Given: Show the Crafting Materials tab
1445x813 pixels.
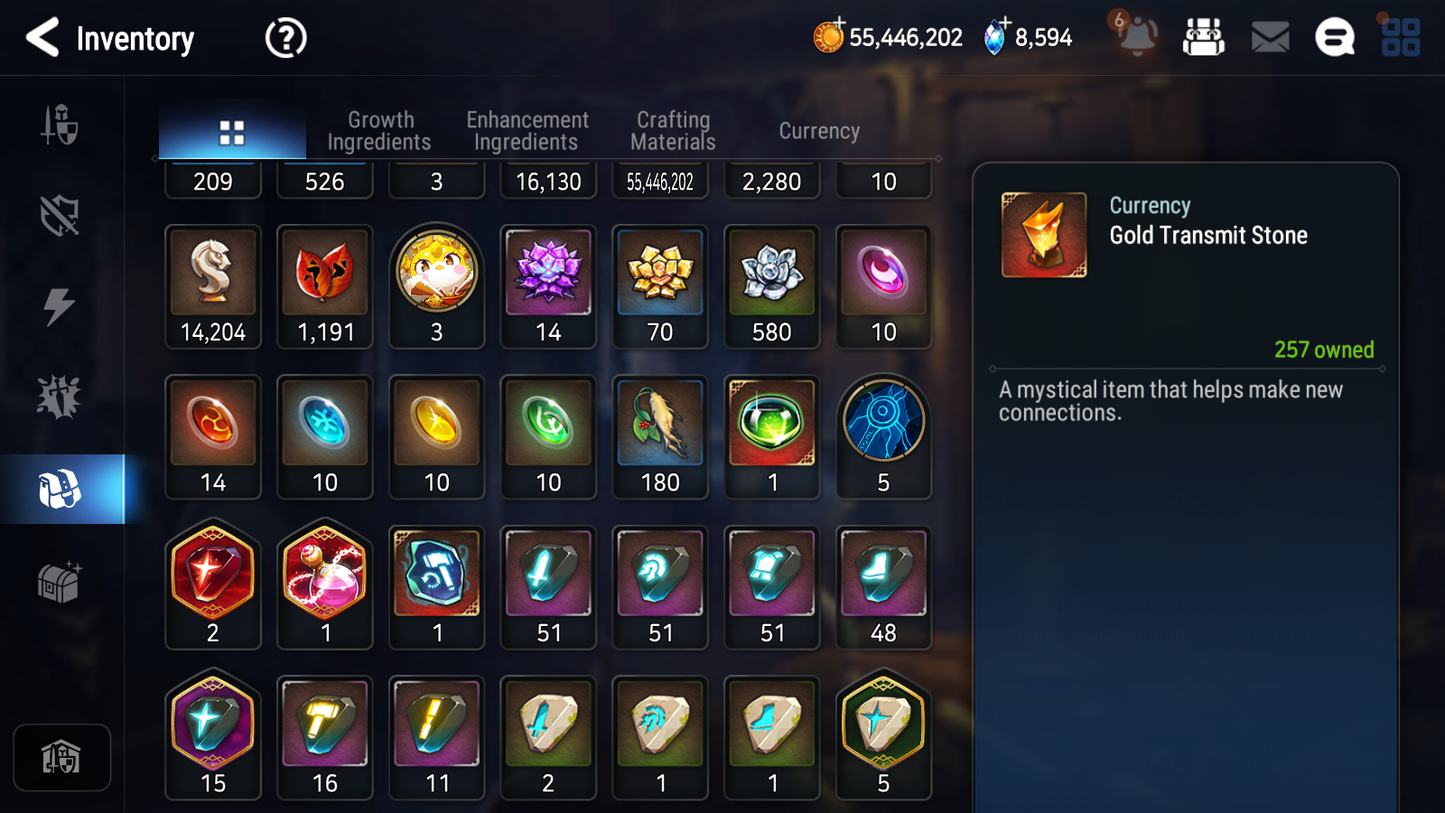Looking at the screenshot, I should click(x=673, y=131).
